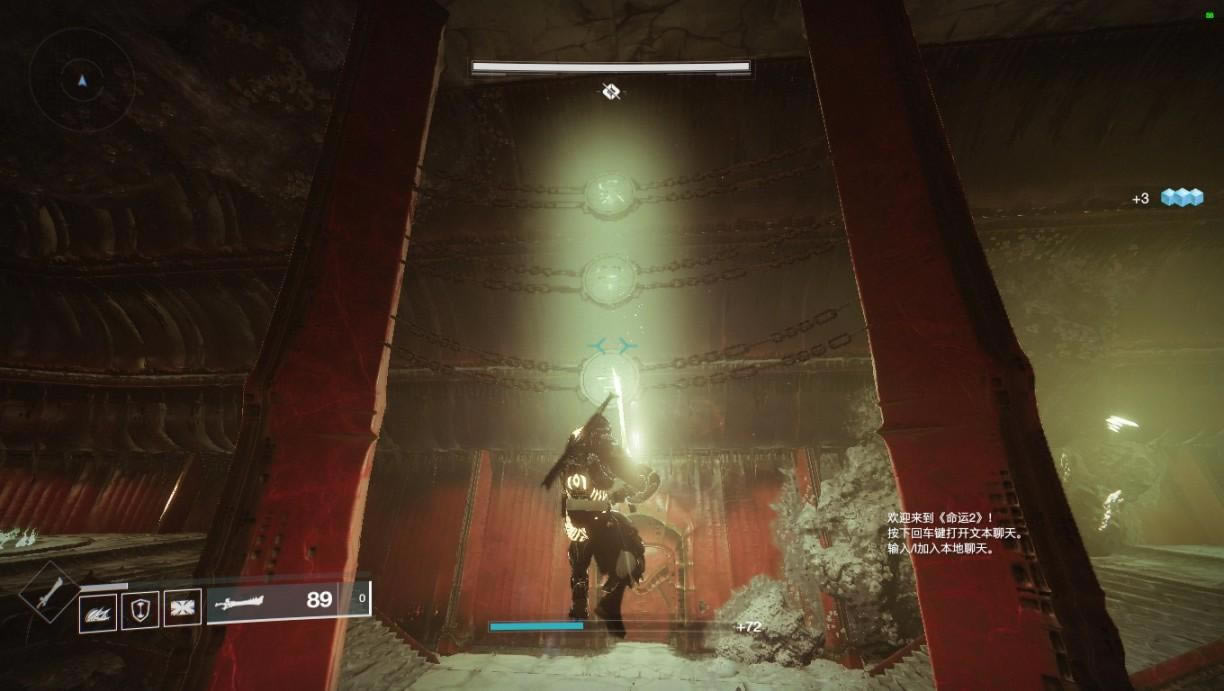The width and height of the screenshot is (1224, 691).
Task: Click the blue cubes pickup icon
Action: (1181, 198)
